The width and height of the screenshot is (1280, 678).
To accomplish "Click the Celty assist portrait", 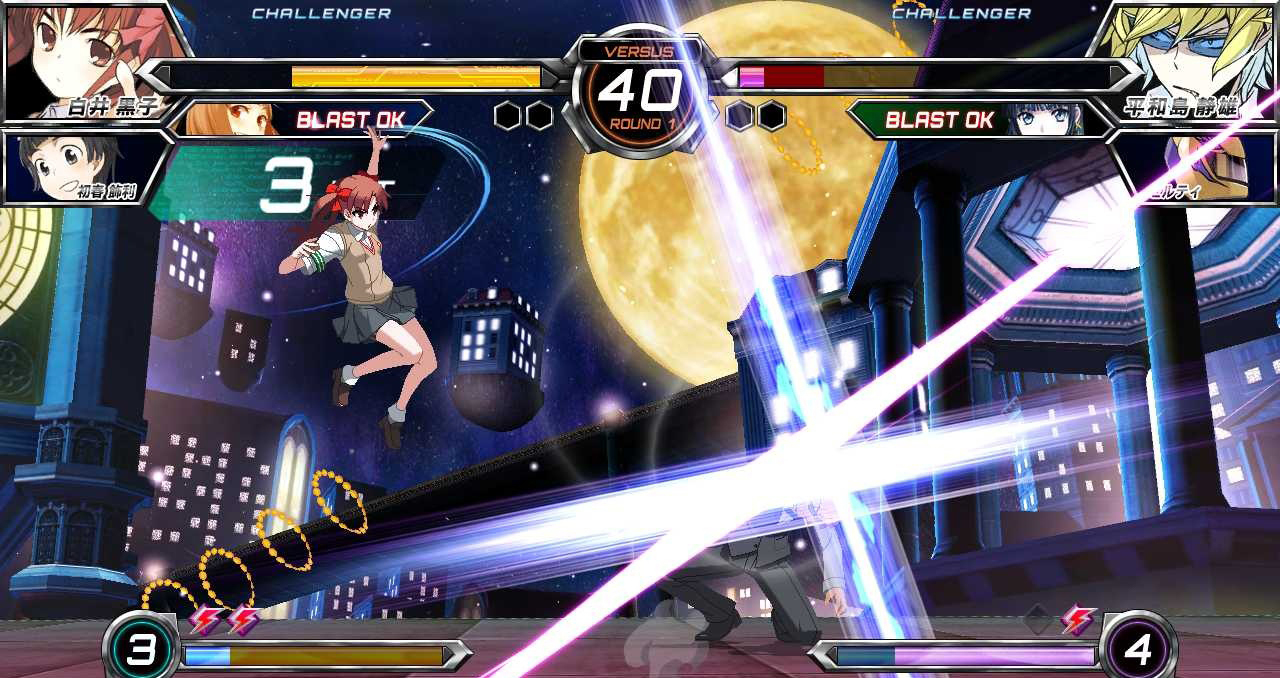I will [1200, 165].
